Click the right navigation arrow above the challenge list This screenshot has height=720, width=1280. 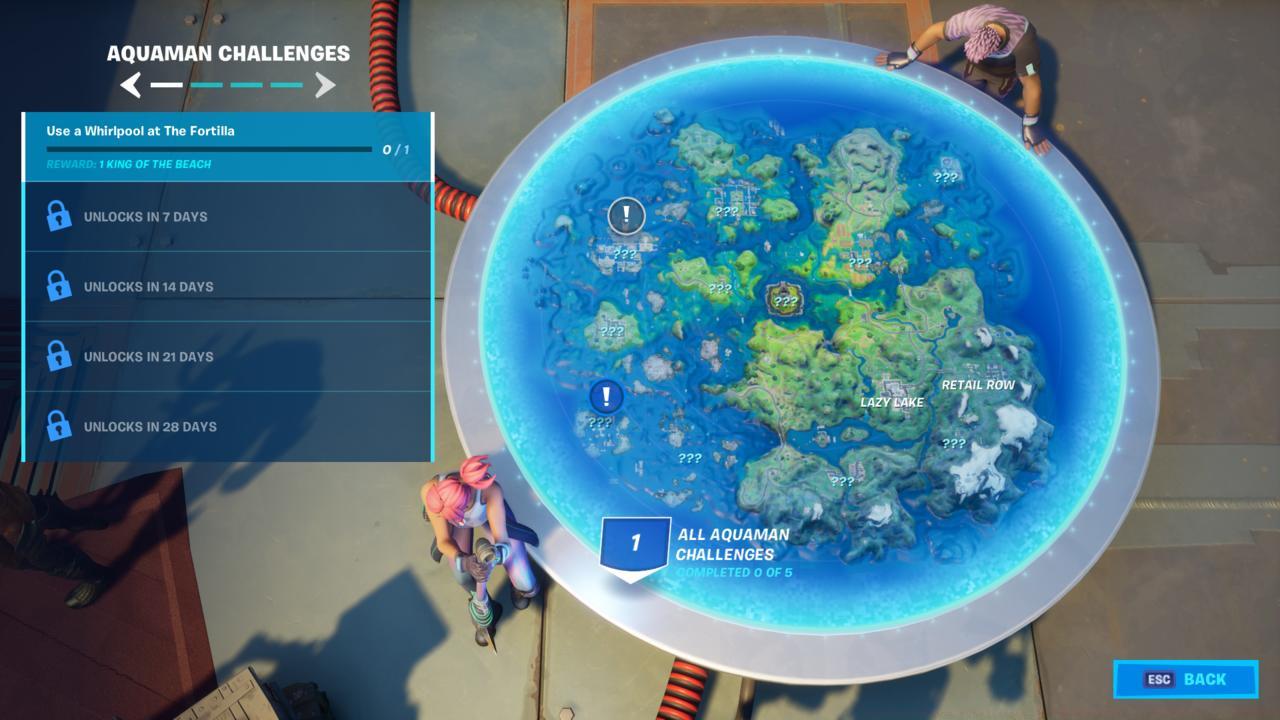(x=323, y=84)
